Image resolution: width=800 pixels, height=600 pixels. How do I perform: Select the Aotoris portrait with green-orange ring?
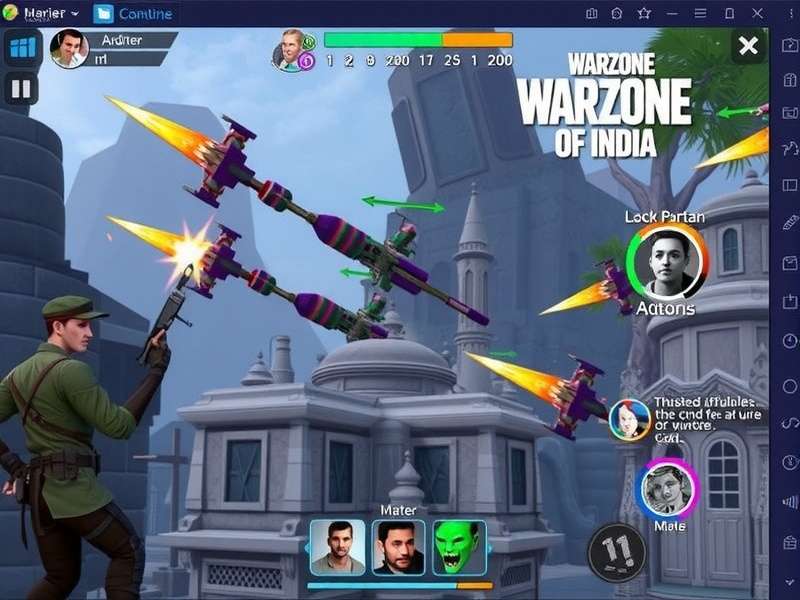667,263
